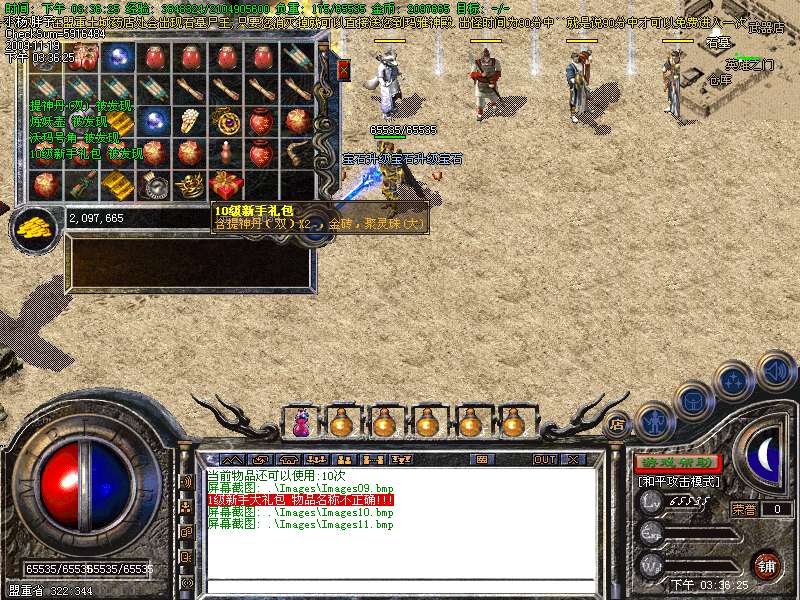Click the 店 store button

point(618,423)
